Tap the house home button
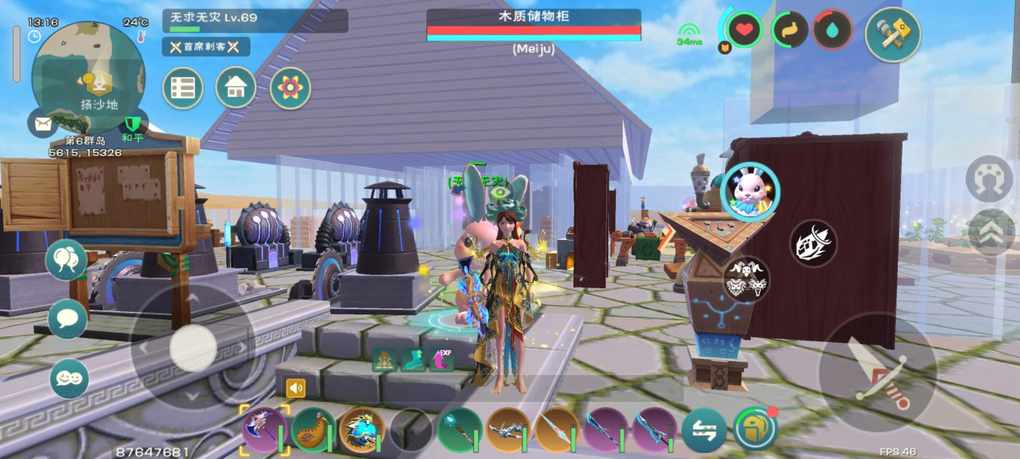Screen dimensions: 1020x459 tap(236, 88)
